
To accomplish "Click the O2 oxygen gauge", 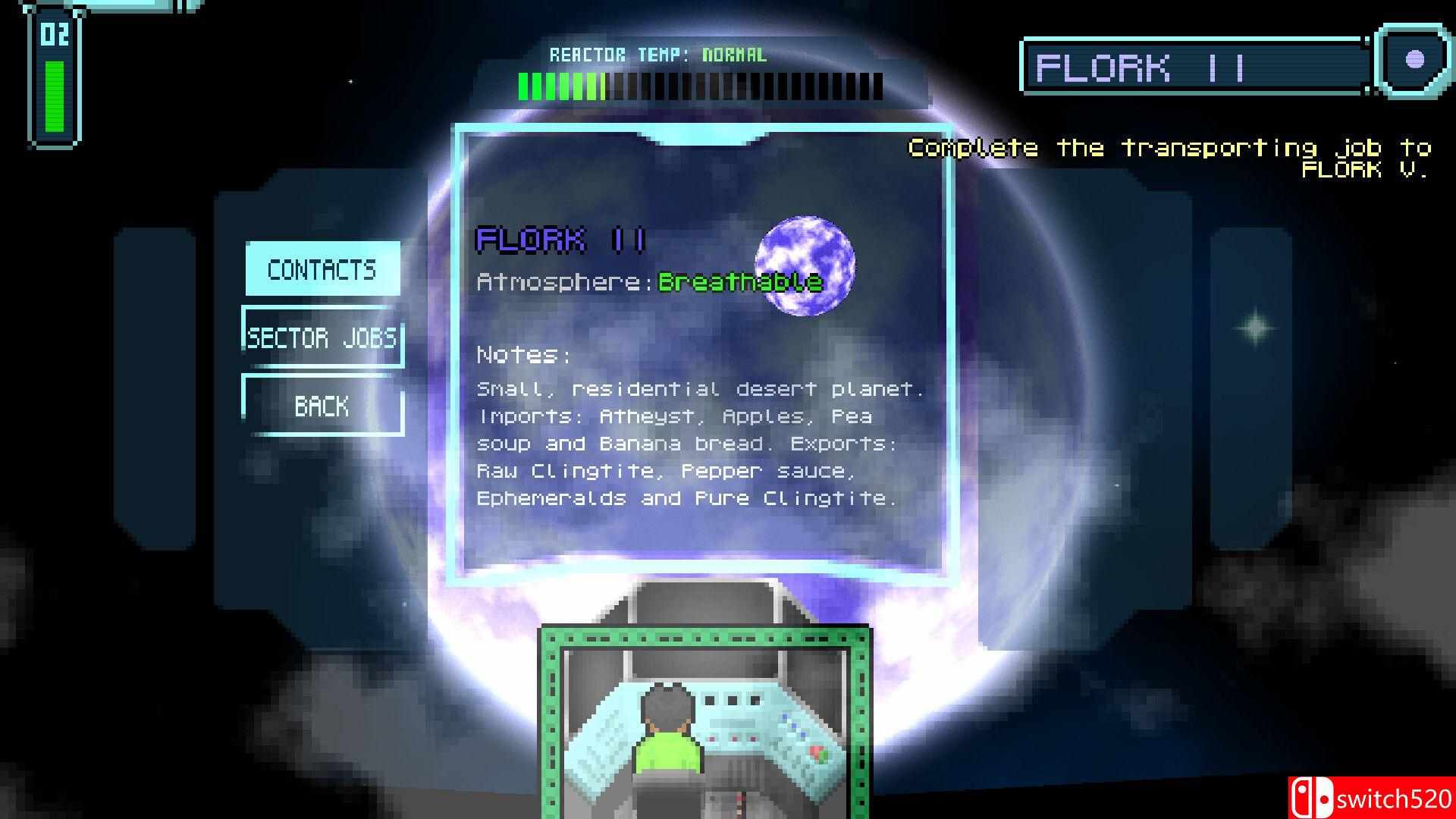I will (53, 76).
